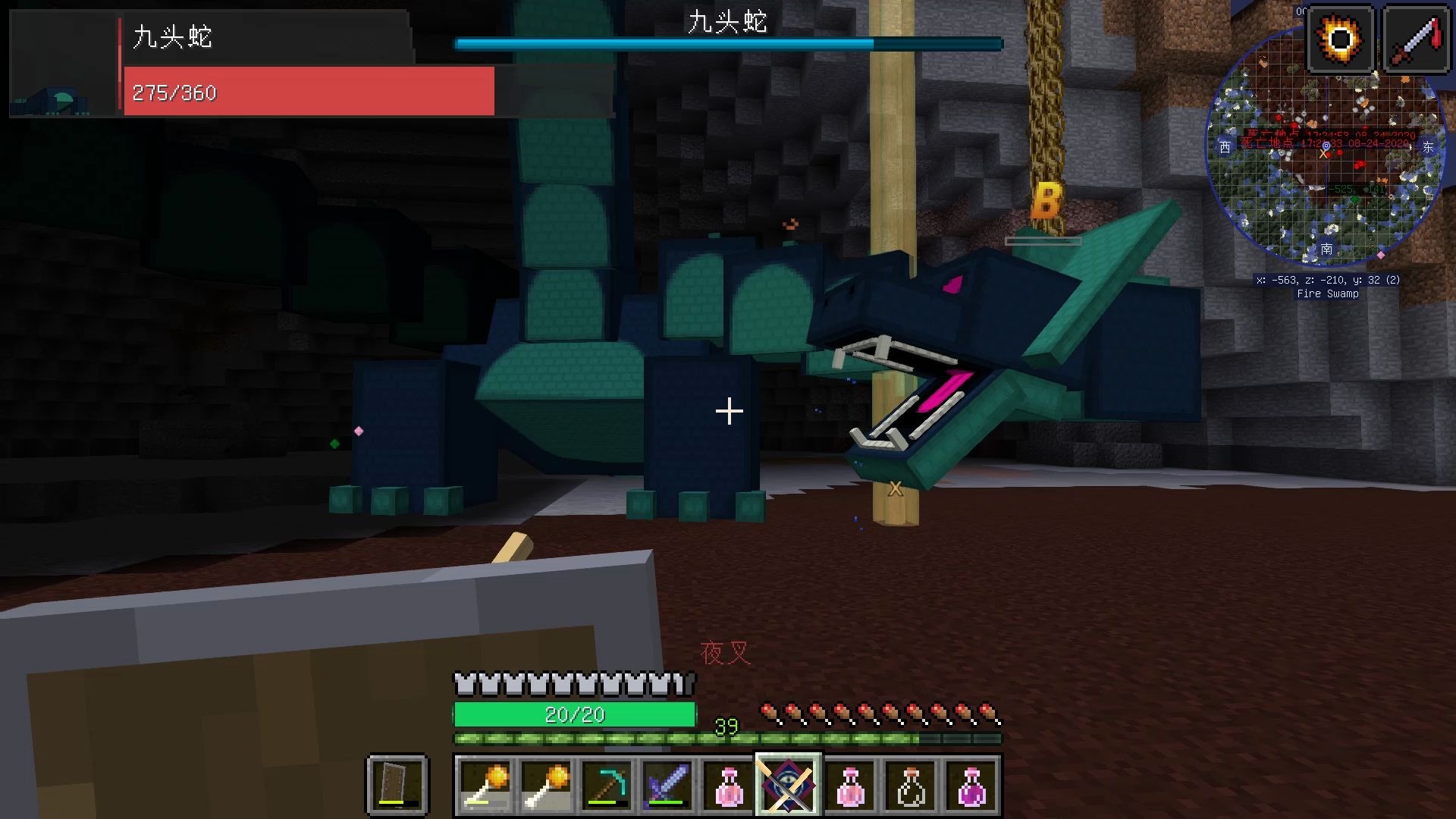This screenshot has width=1456, height=819.
Task: Select the bone torch in the second slot
Action: 545,783
